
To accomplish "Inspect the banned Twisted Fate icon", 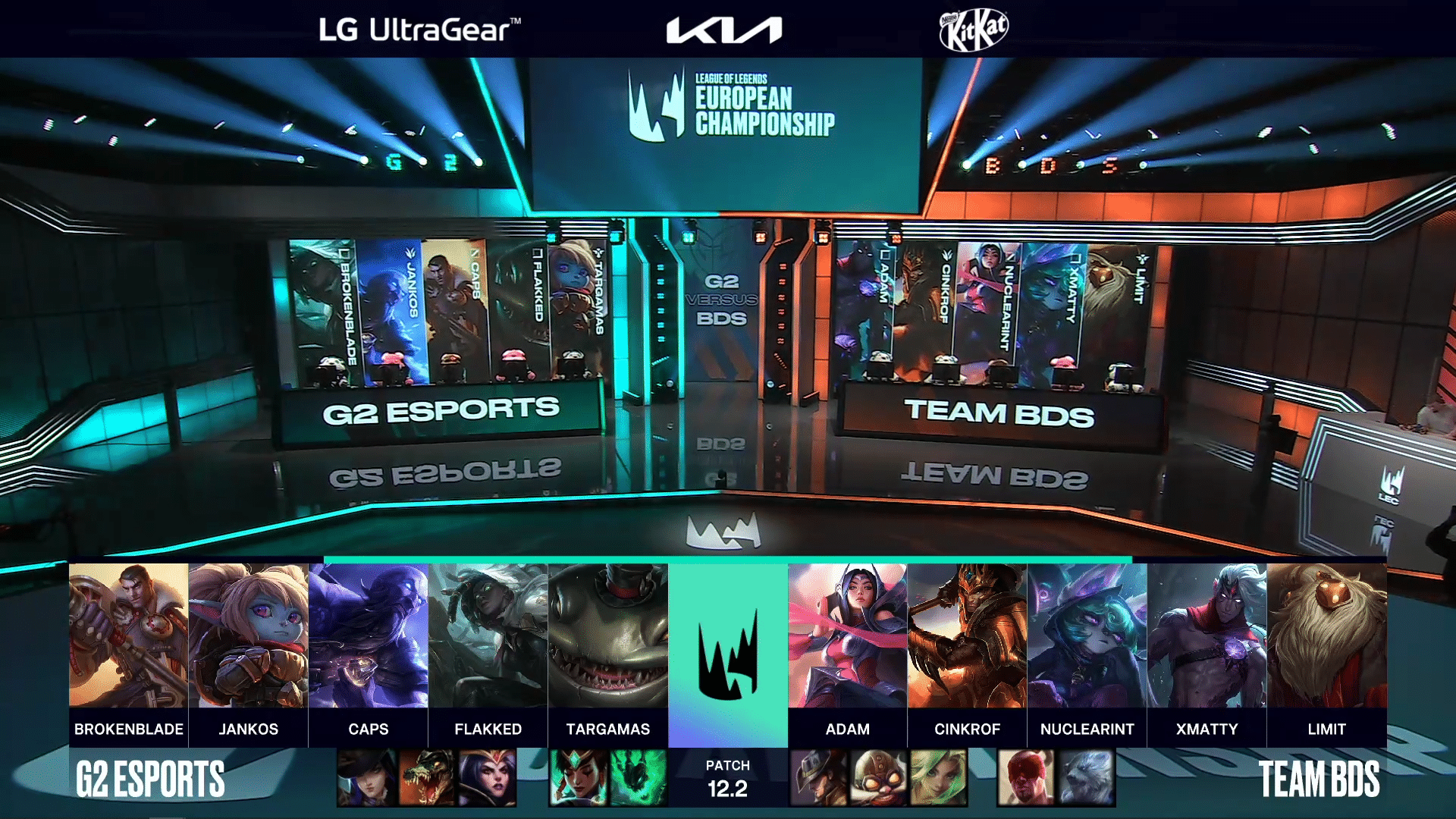I will pos(818,777).
